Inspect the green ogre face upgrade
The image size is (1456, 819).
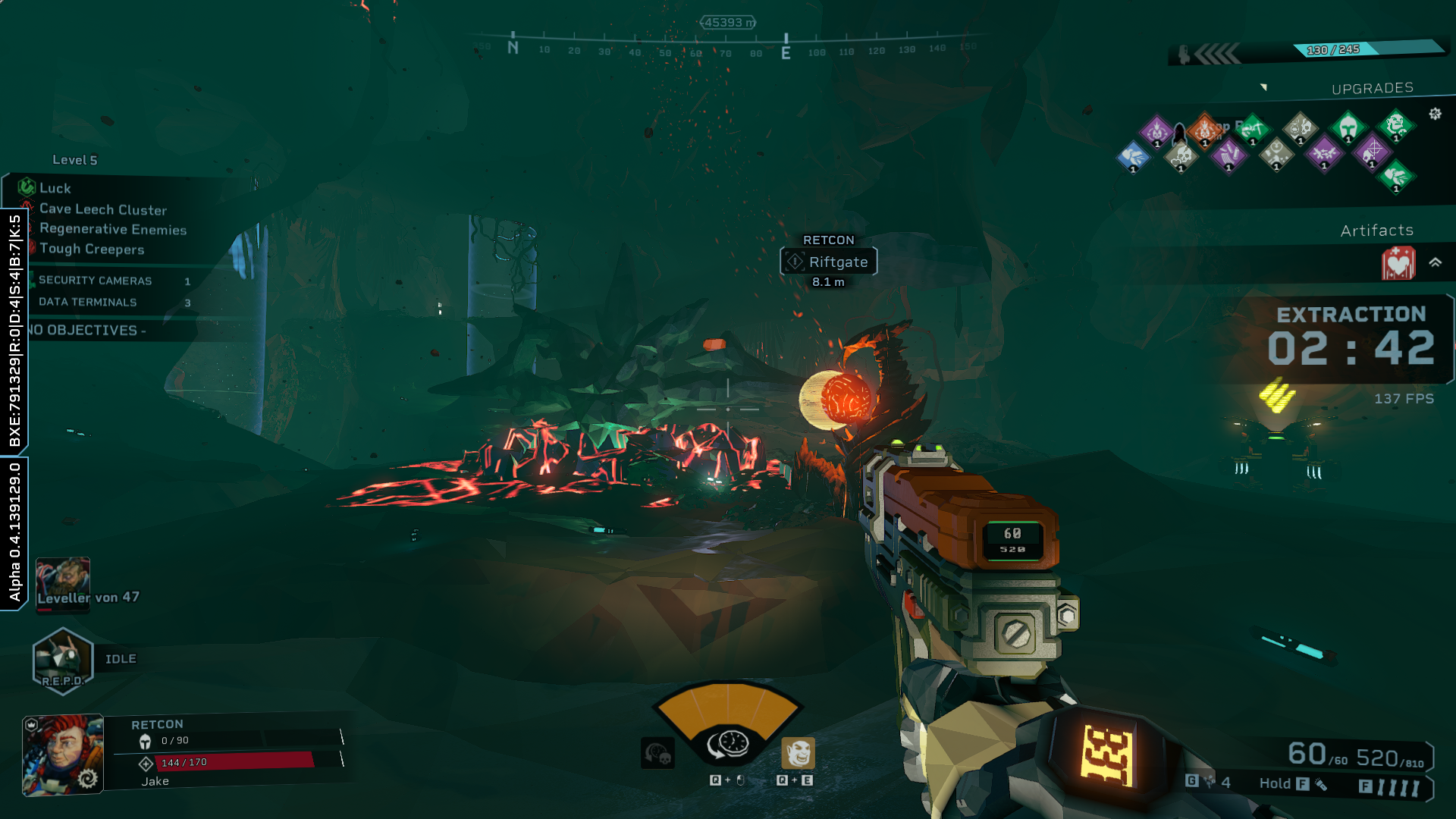[x=1395, y=125]
